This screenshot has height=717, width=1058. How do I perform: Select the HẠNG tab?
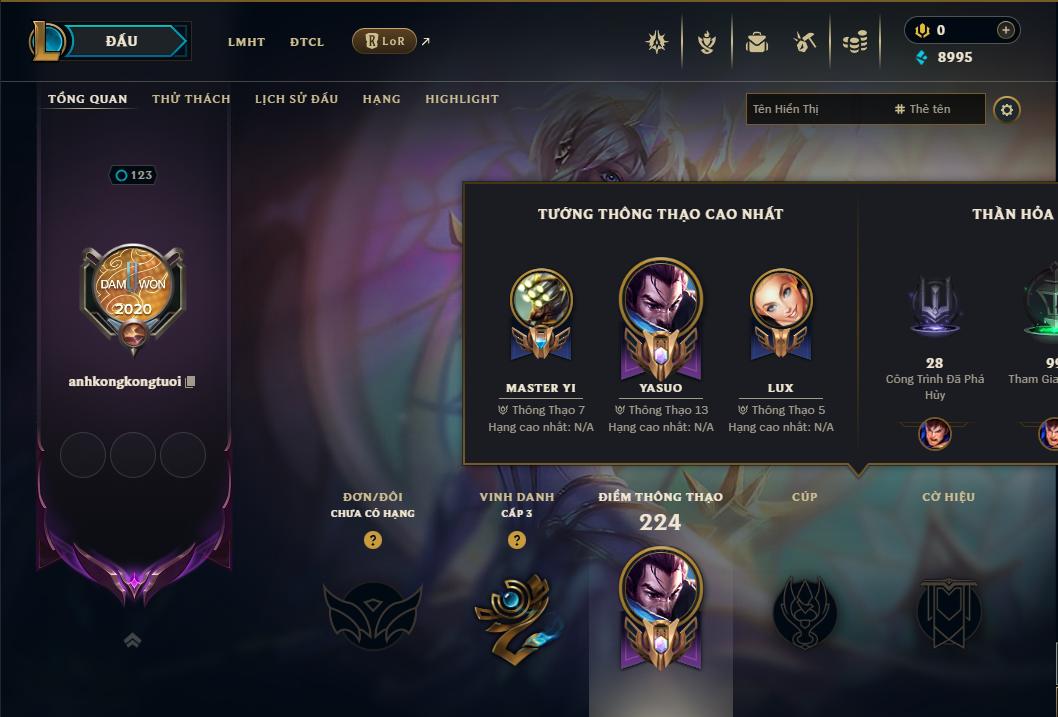pyautogui.click(x=381, y=99)
